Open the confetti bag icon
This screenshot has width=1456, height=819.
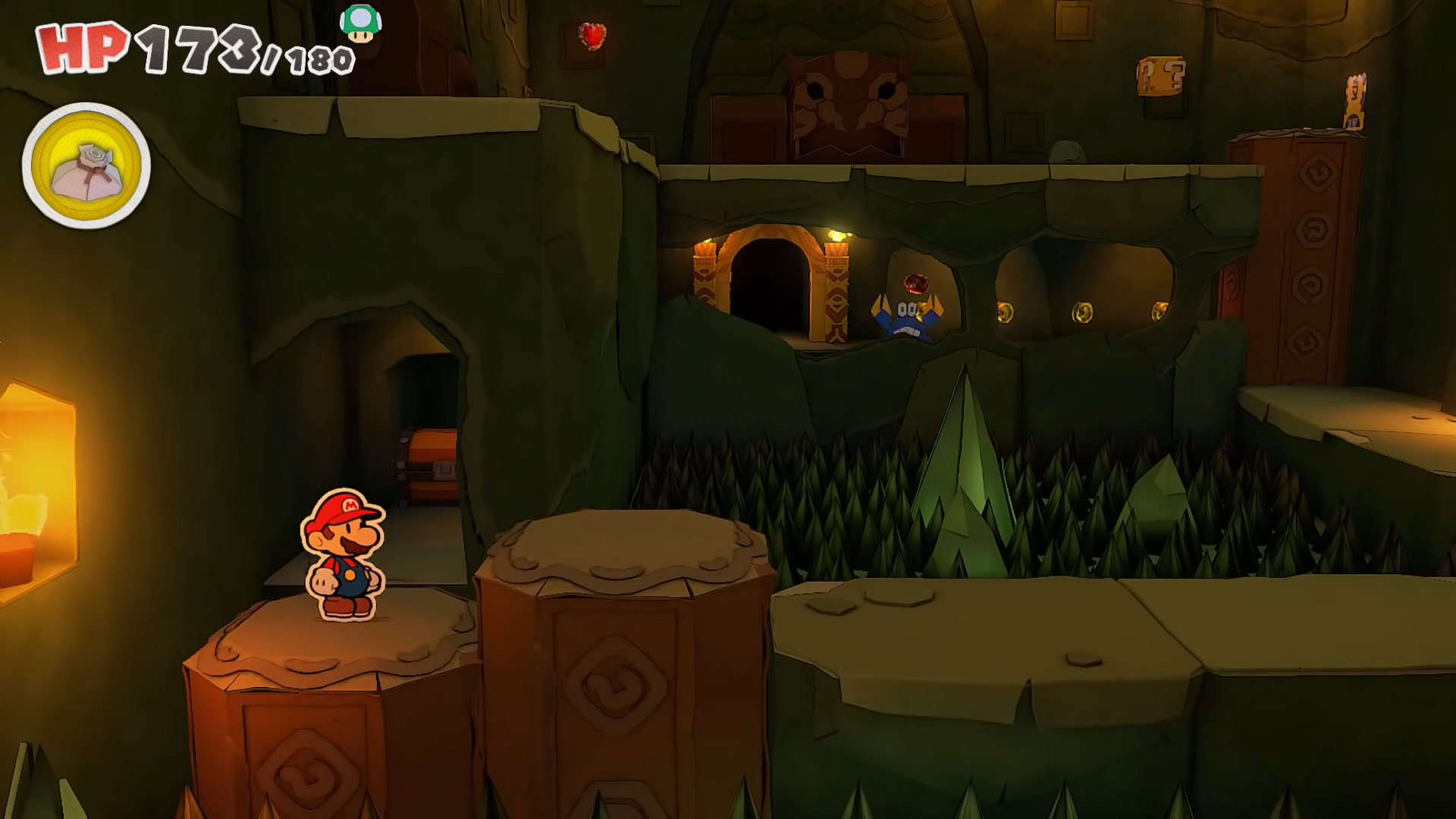tap(86, 166)
